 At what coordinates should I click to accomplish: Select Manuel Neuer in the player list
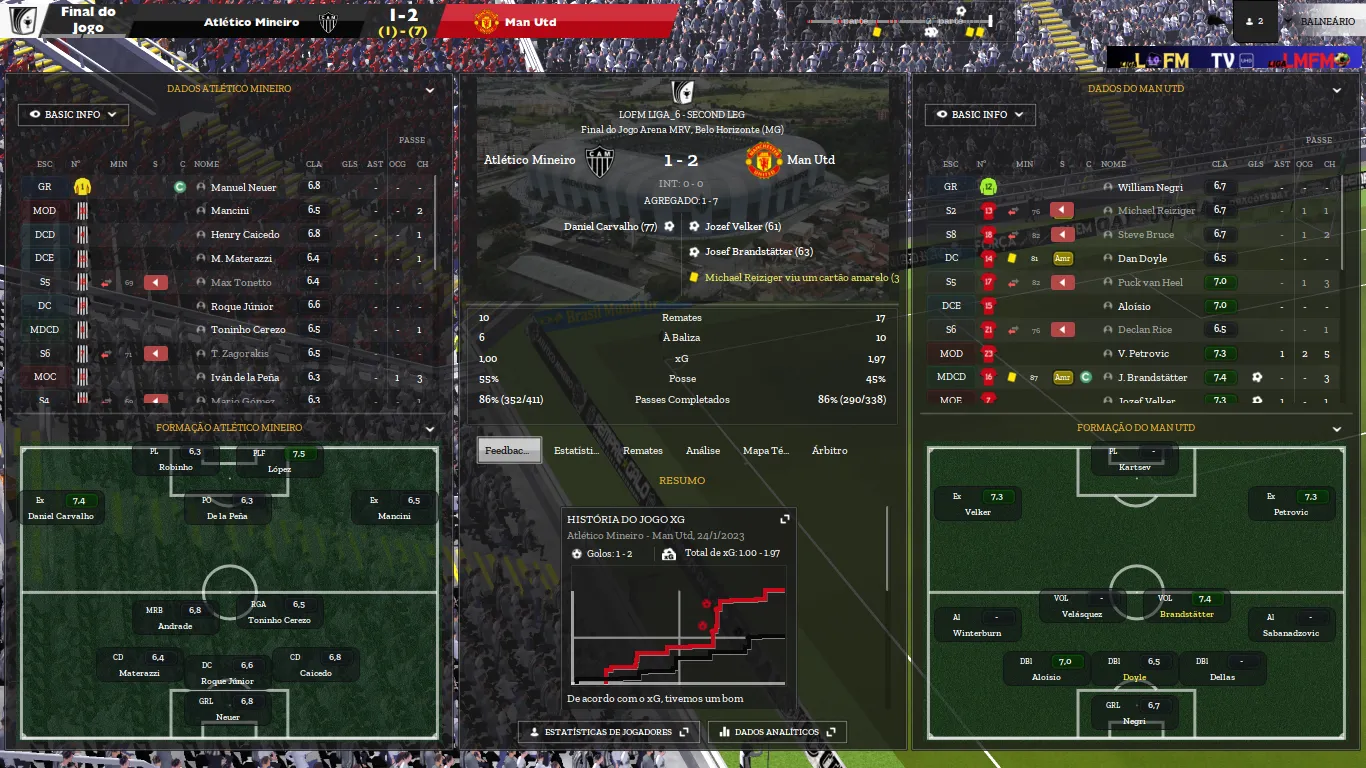click(x=243, y=187)
